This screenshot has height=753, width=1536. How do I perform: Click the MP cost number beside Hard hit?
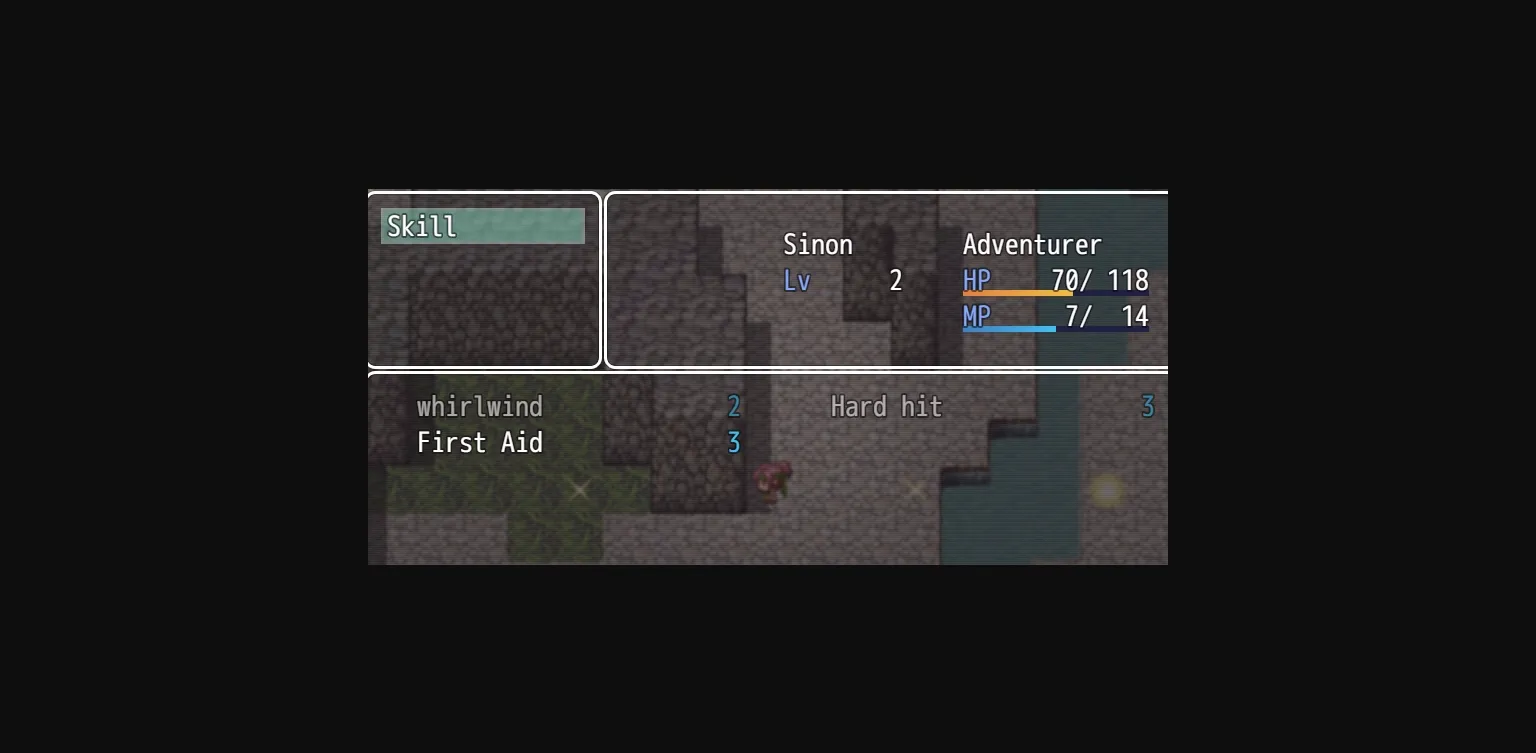[1147, 407]
